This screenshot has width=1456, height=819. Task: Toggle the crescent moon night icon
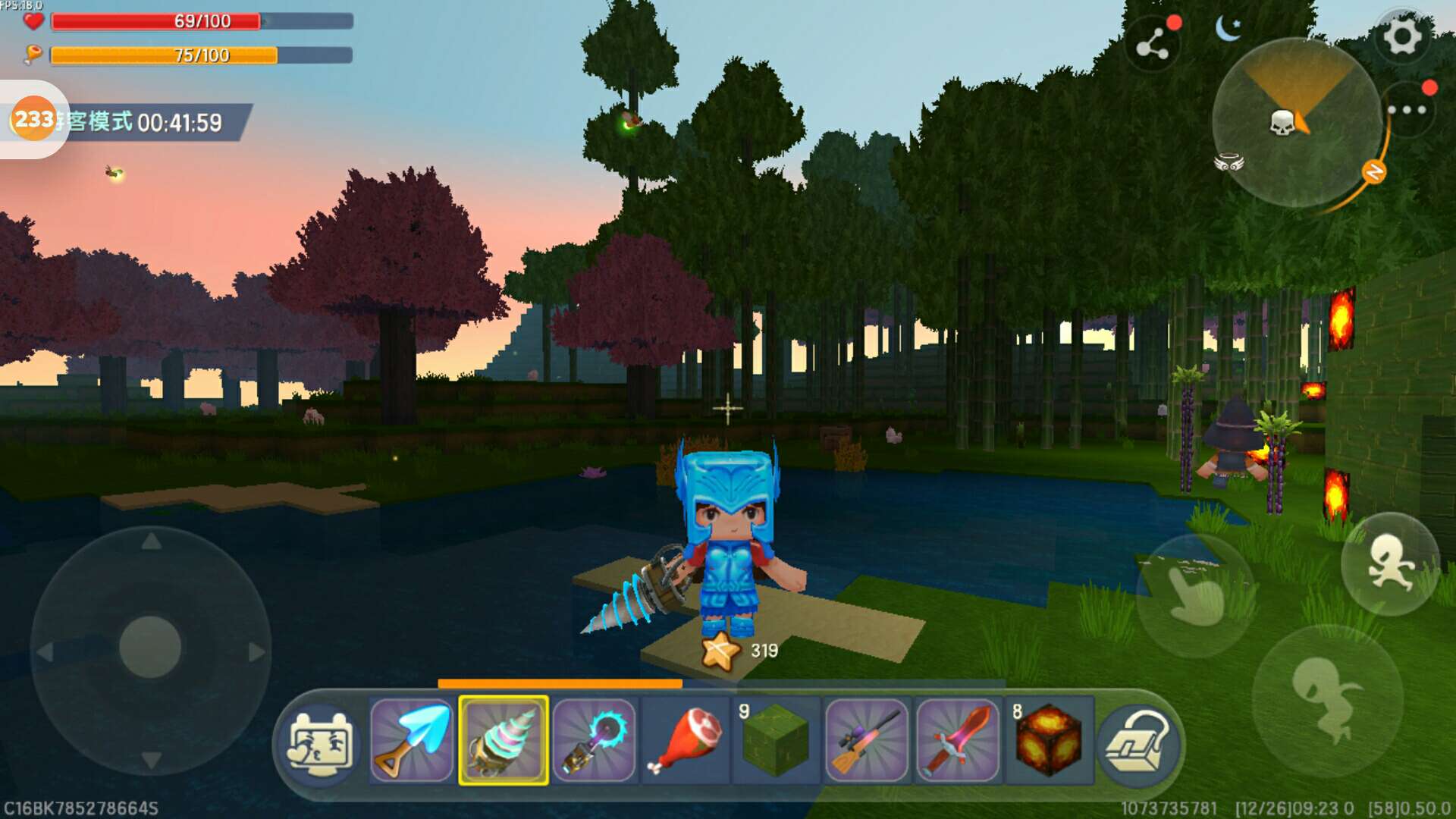click(x=1228, y=29)
